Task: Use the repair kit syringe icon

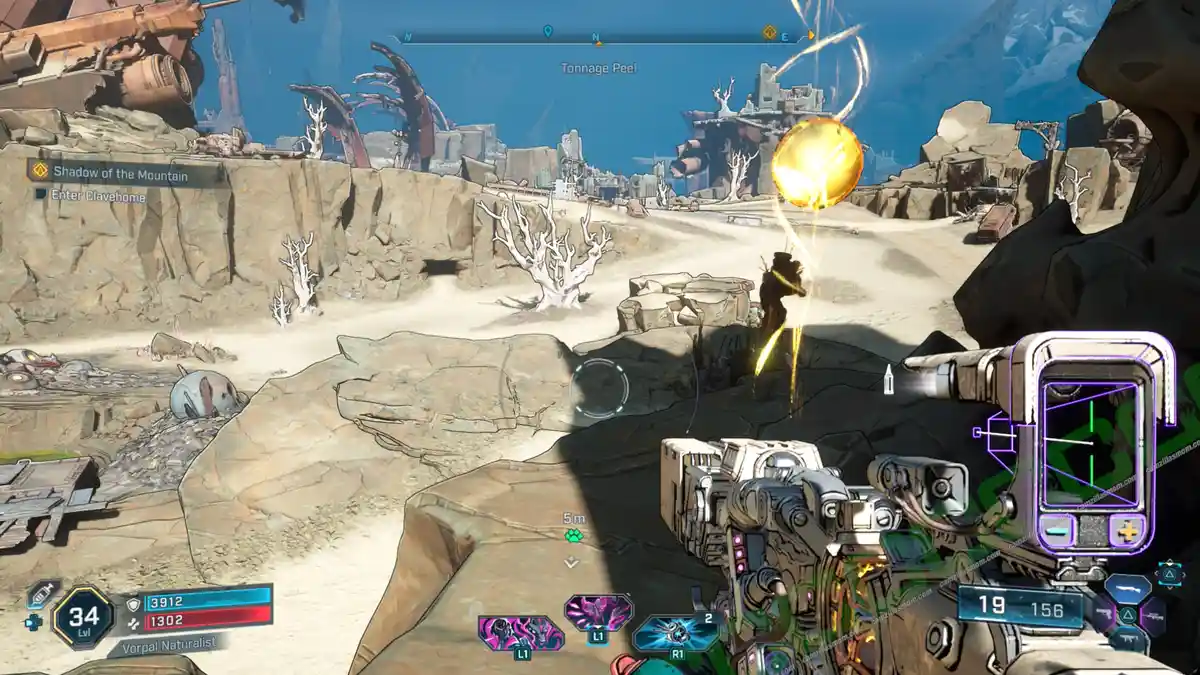Action: click(43, 594)
